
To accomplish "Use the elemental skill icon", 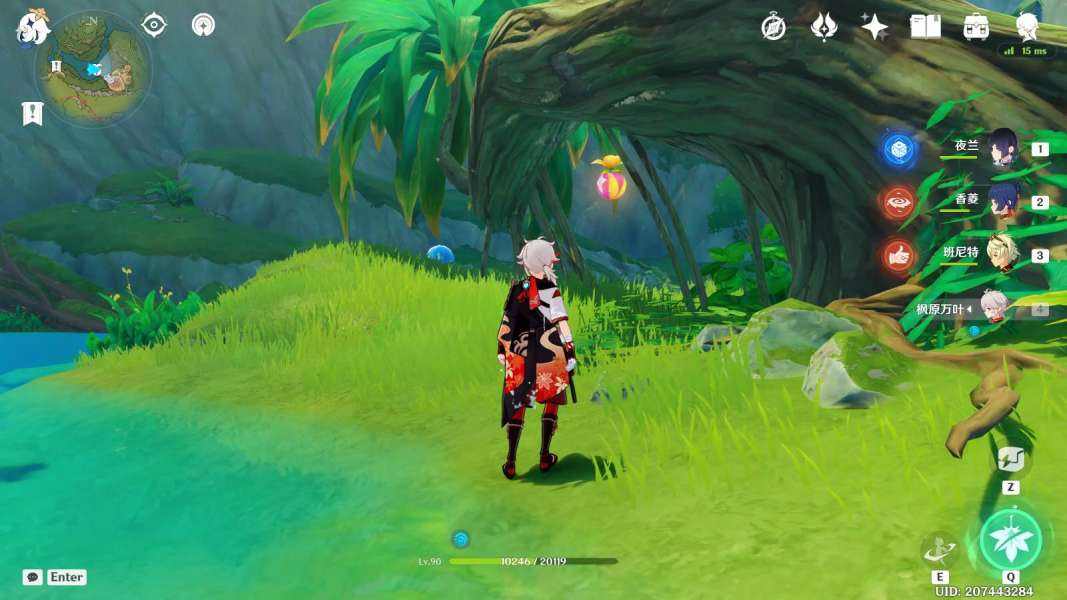I will pos(939,549).
